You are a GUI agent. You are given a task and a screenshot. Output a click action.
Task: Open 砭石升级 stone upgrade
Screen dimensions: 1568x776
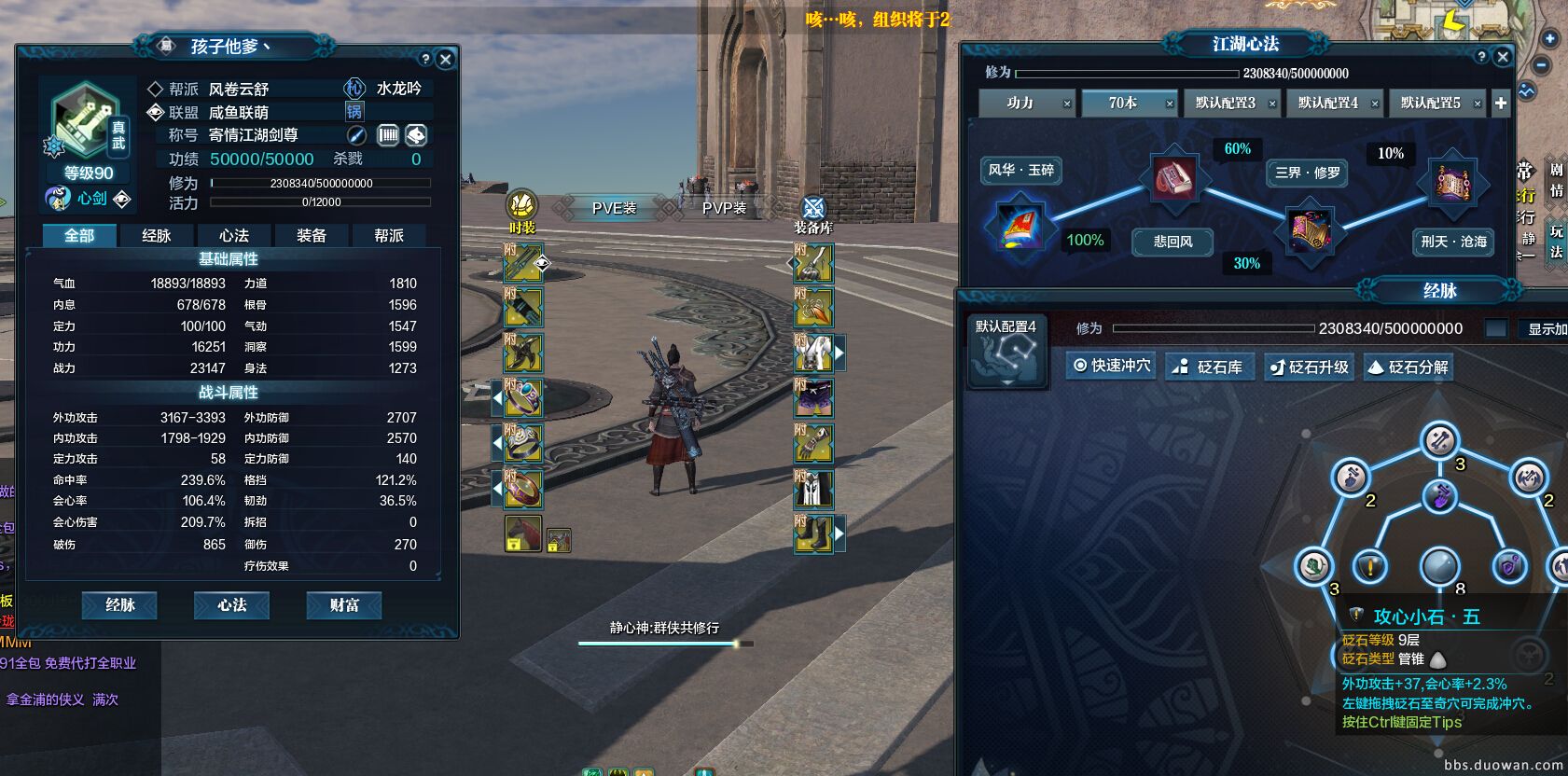click(x=1310, y=367)
